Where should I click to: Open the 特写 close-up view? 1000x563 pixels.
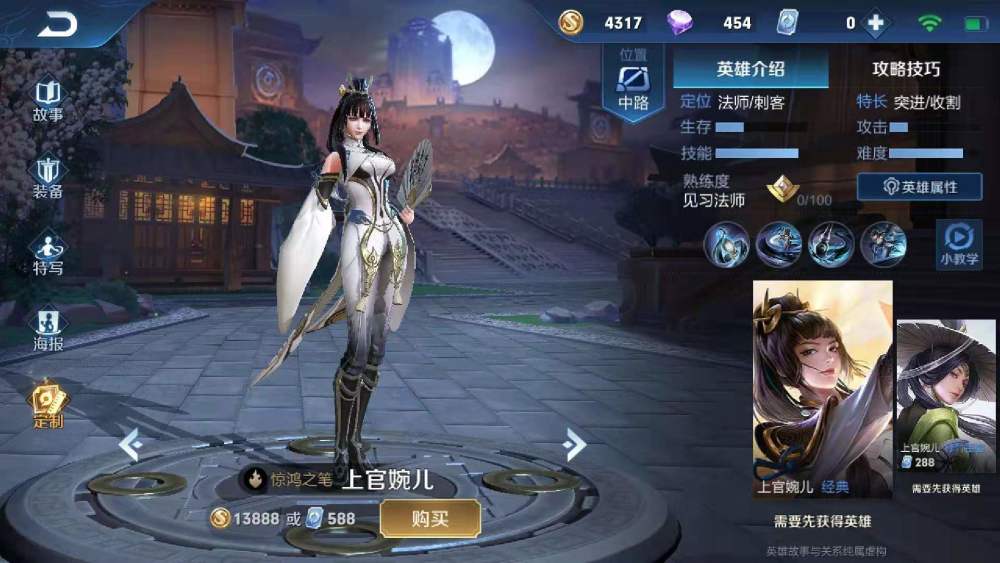[x=48, y=254]
